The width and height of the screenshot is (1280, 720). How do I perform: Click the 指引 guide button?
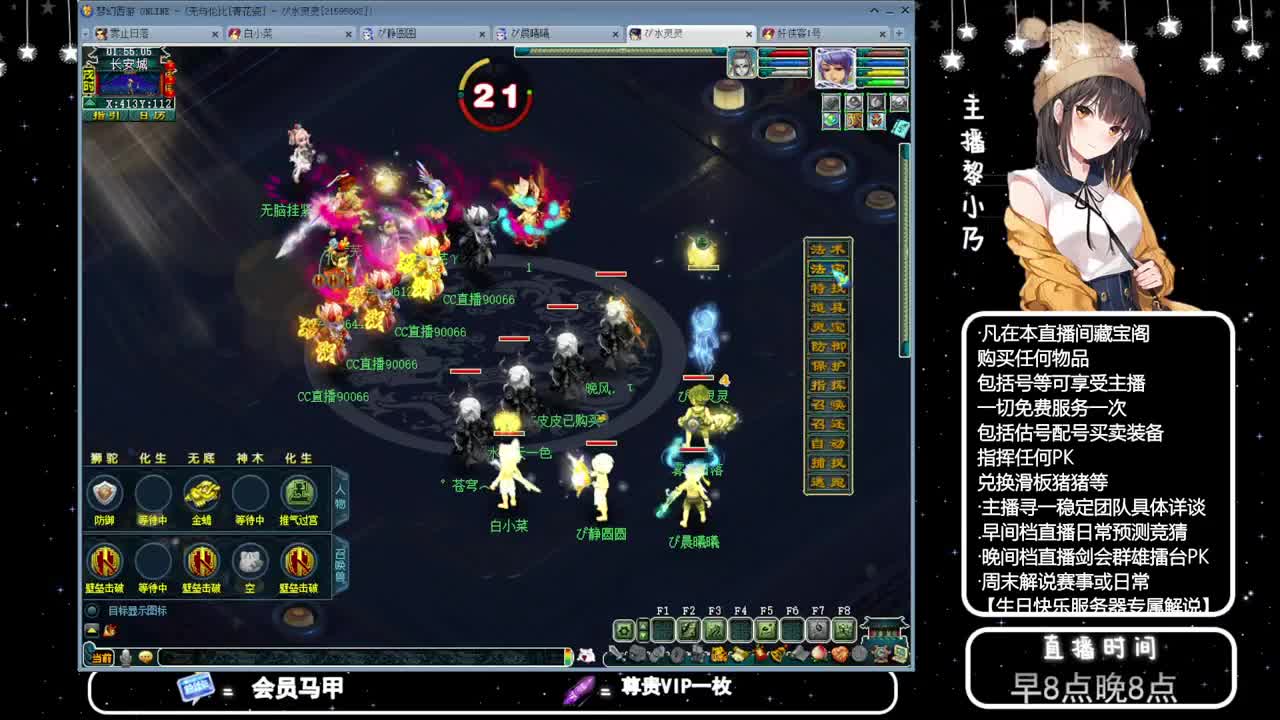[105, 117]
